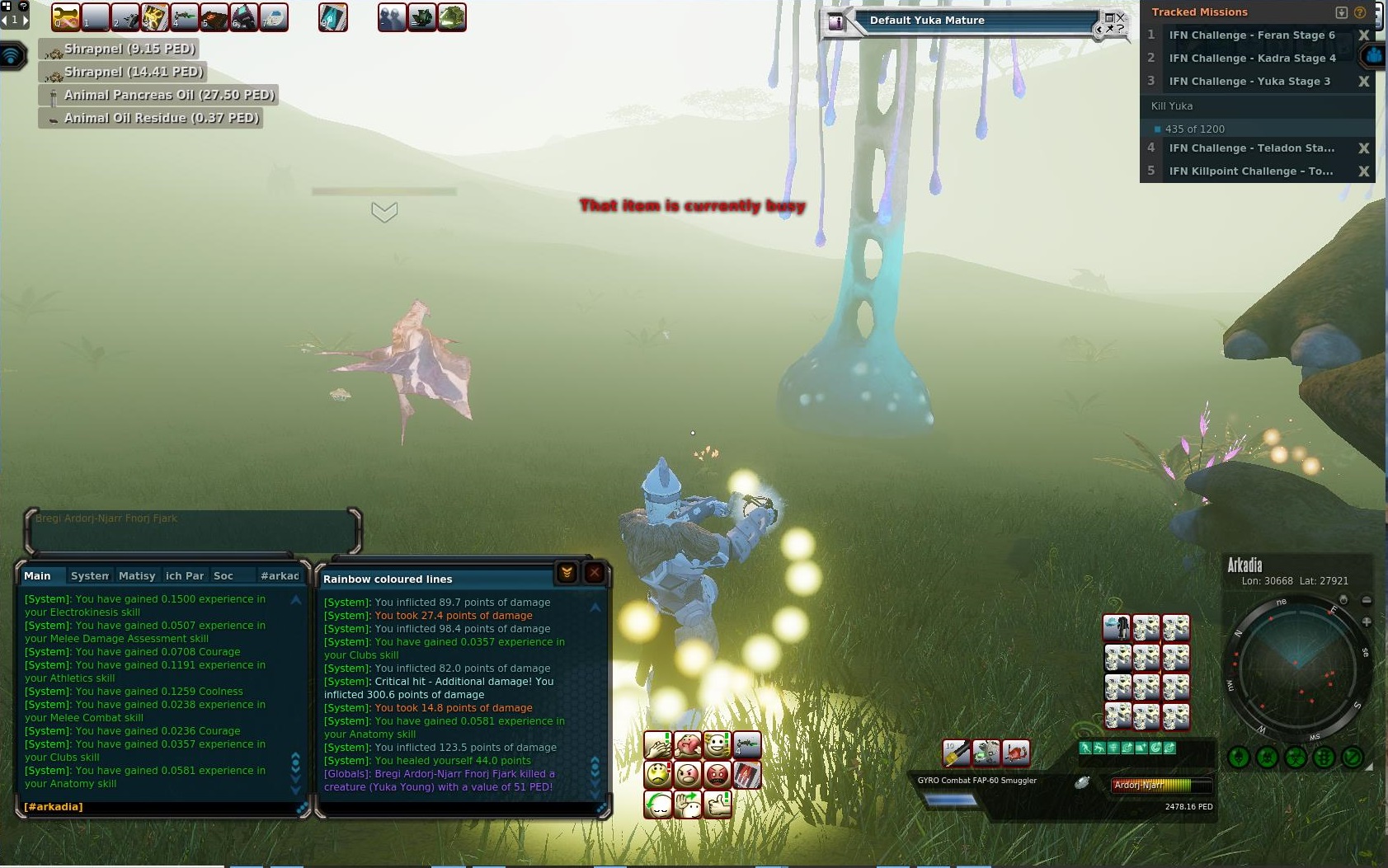Close the Rainbow coloured lines chat window

tap(594, 573)
